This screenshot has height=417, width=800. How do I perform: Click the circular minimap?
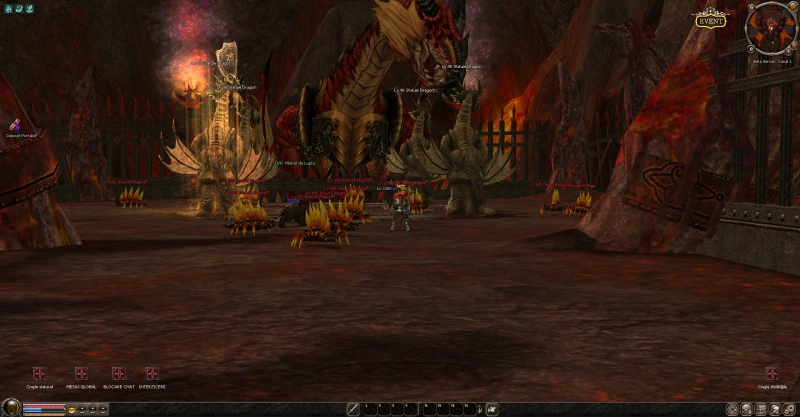(770, 28)
